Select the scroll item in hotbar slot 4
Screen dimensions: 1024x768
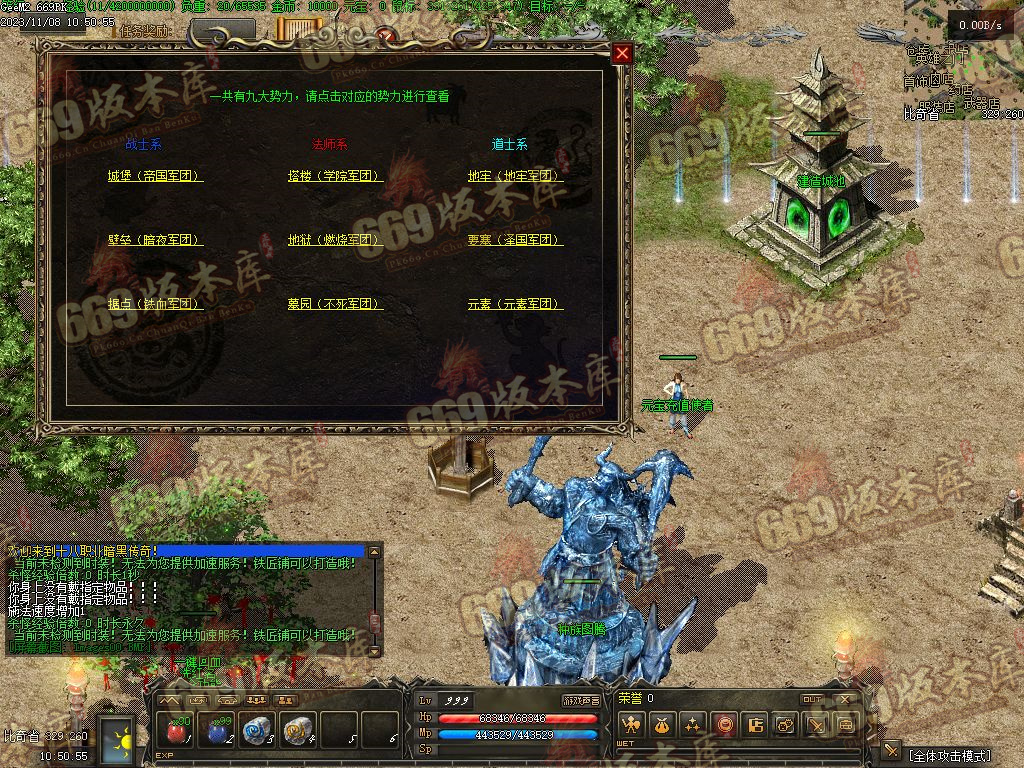[297, 731]
